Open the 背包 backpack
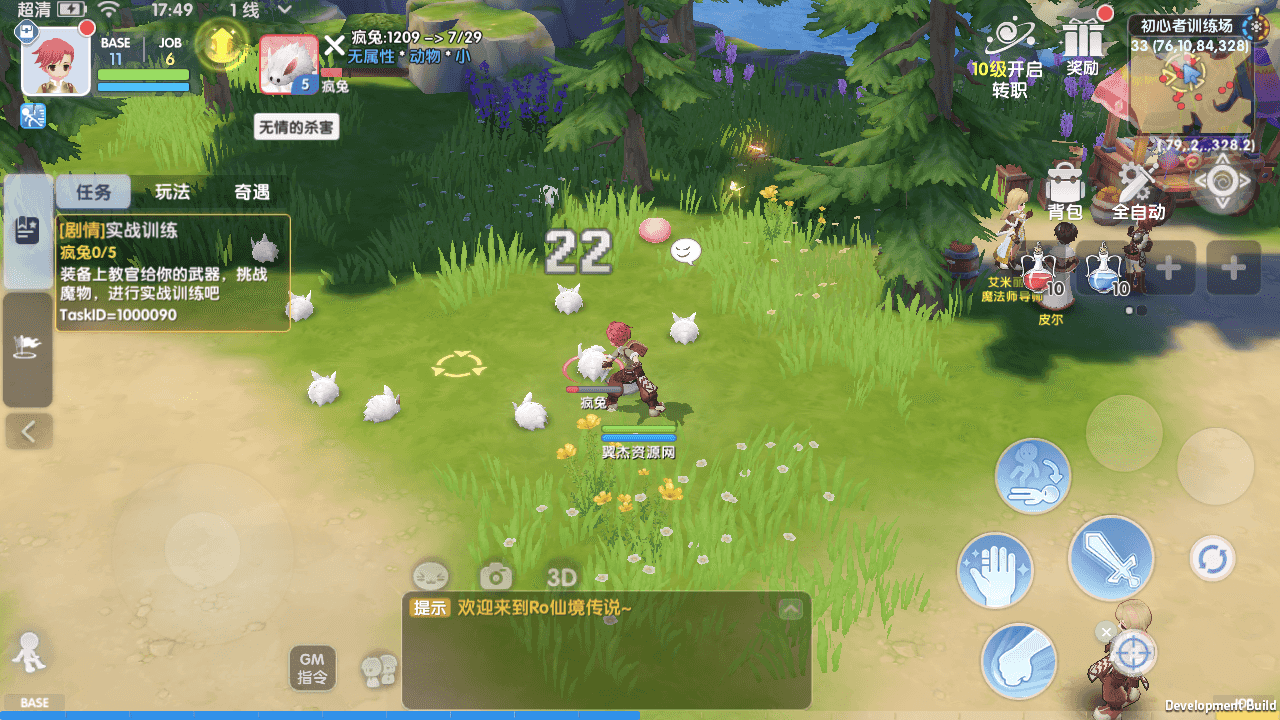 tap(1065, 190)
